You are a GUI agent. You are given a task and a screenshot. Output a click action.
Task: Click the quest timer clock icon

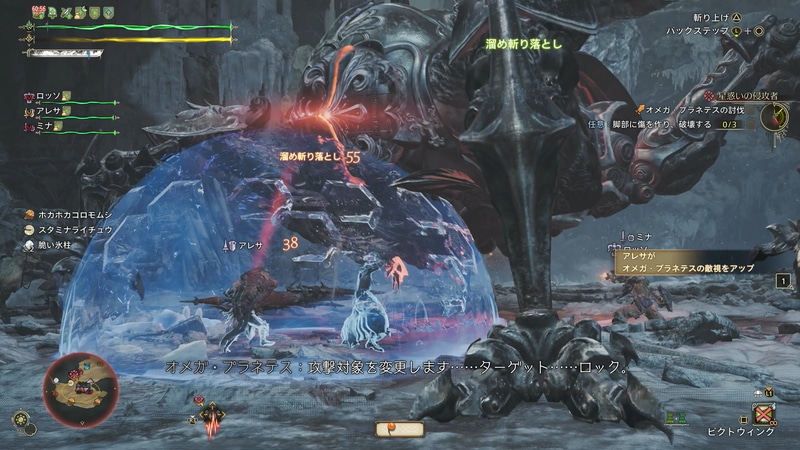pos(774,116)
